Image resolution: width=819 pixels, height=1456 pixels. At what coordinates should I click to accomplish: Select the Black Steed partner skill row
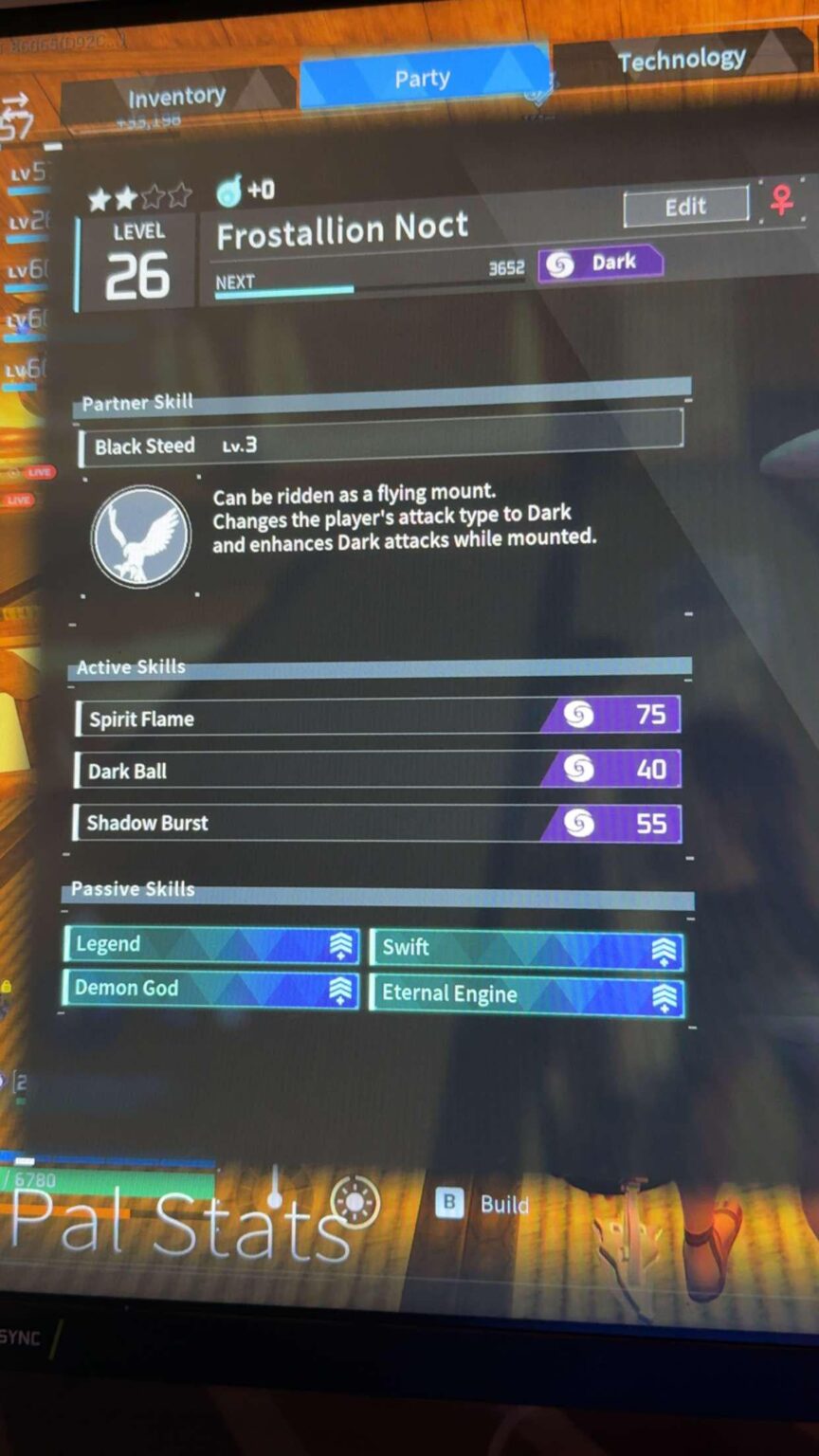[379, 445]
